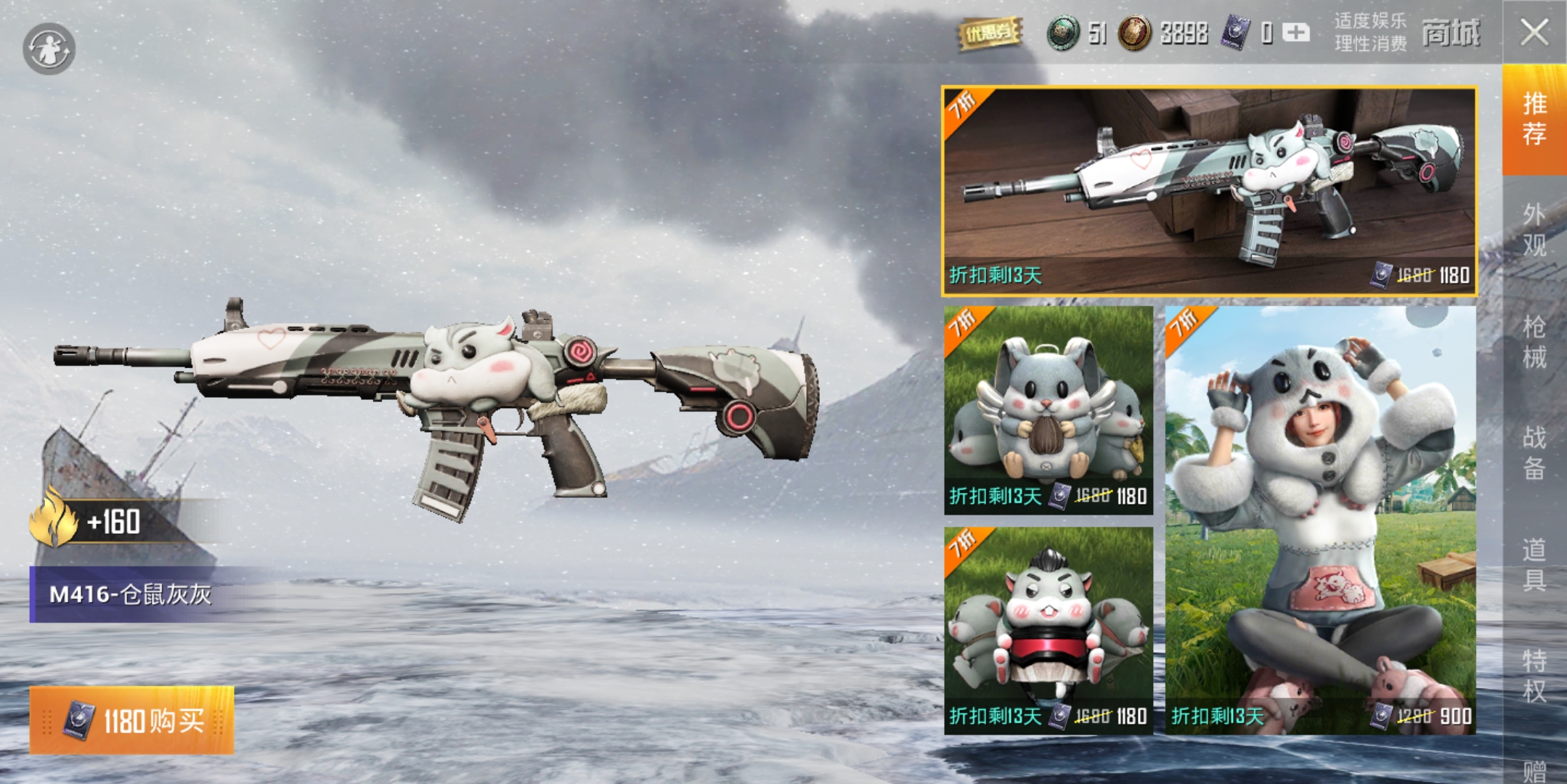Open the 优惠券 coupon ticket
Screen dimensions: 1567x784
[990, 33]
